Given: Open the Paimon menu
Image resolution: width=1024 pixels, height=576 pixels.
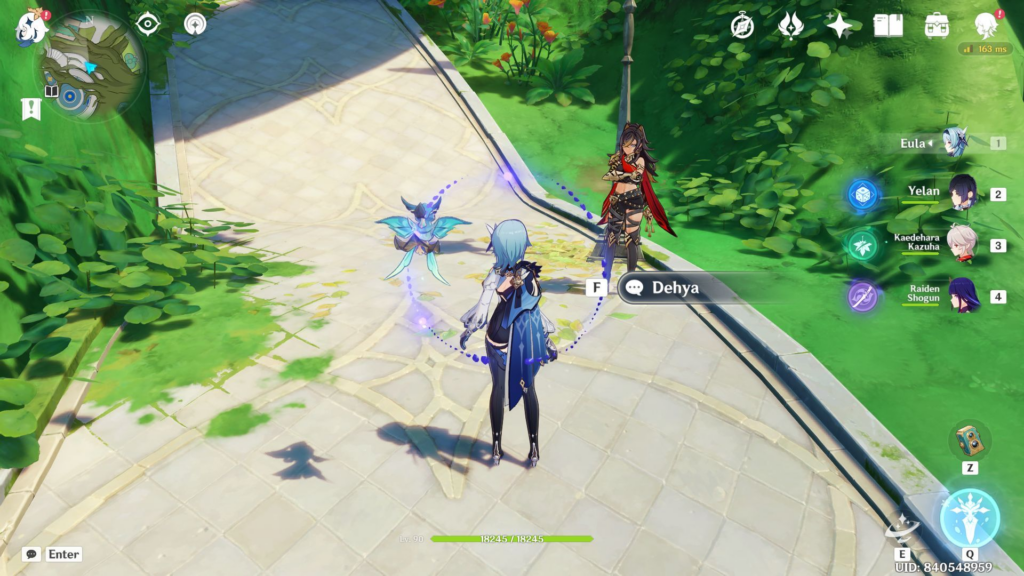Looking at the screenshot, I should (31, 26).
